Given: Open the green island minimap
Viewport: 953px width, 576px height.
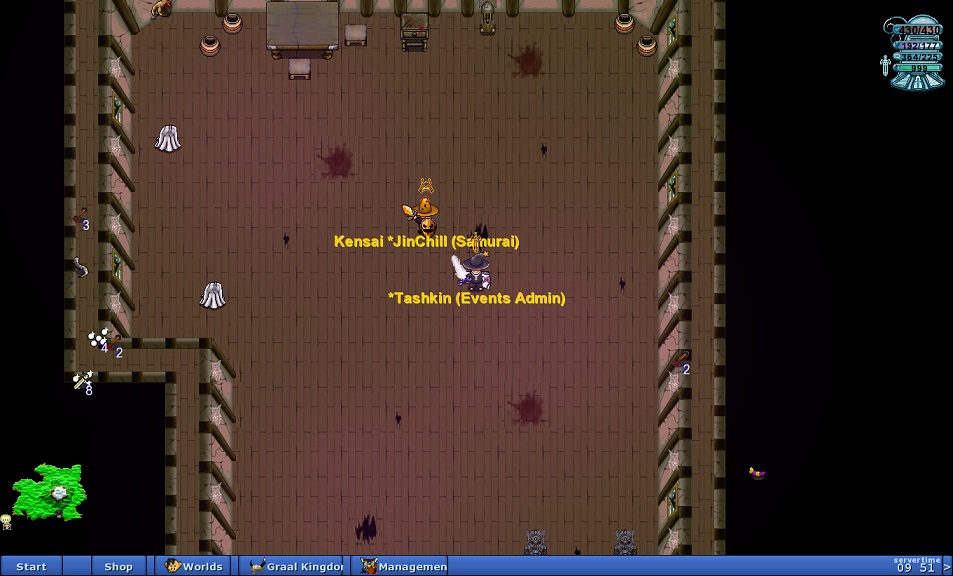Looking at the screenshot, I should pyautogui.click(x=49, y=491).
